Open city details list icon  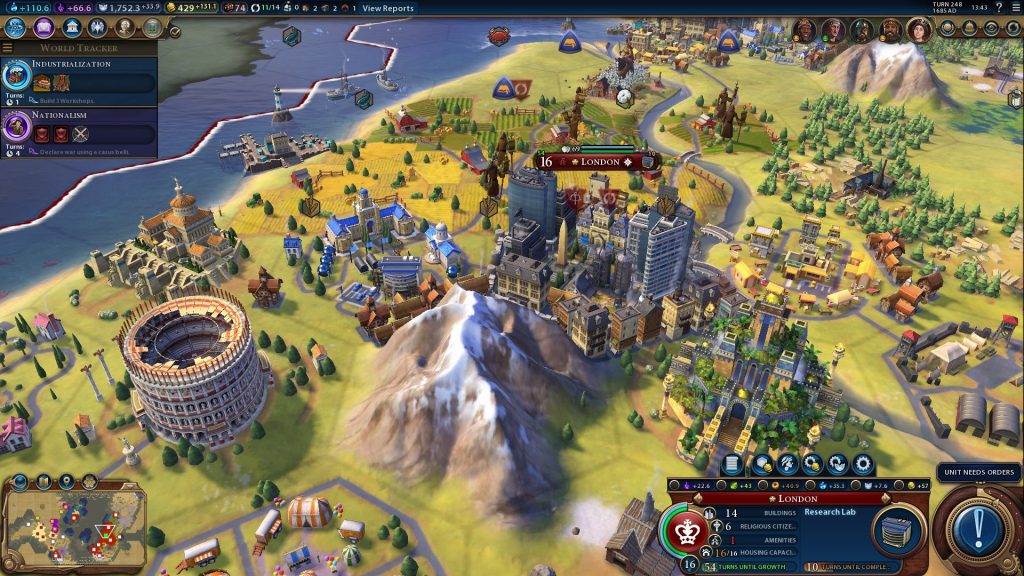pyautogui.click(x=732, y=464)
